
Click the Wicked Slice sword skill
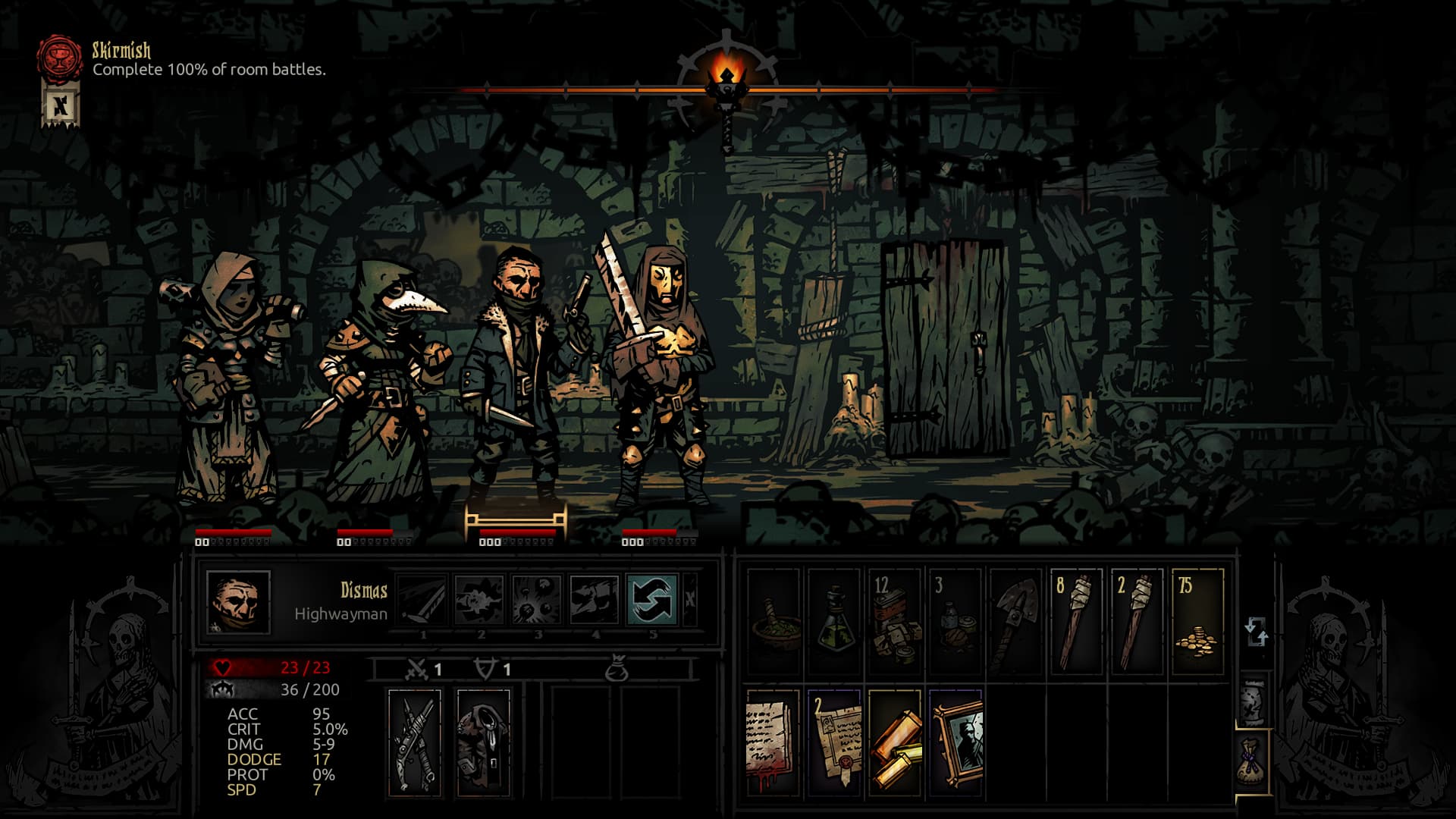422,599
